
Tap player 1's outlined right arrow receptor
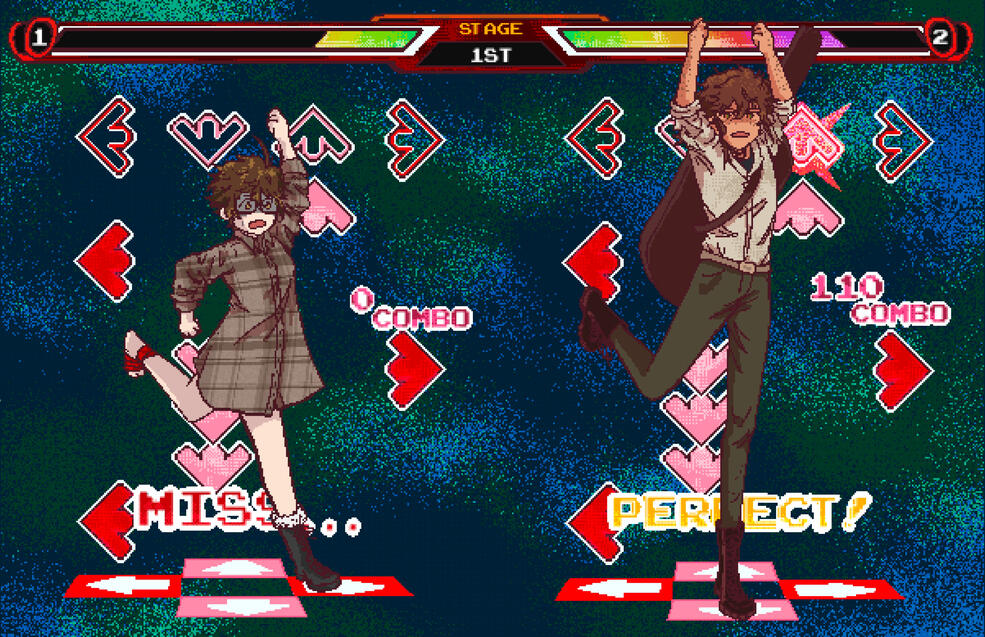click(x=414, y=139)
